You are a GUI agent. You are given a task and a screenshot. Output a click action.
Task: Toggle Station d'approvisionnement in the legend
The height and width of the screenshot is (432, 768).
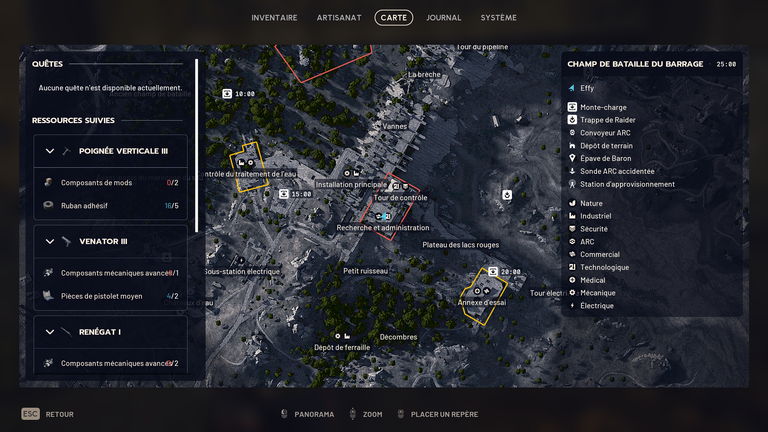coord(627,184)
